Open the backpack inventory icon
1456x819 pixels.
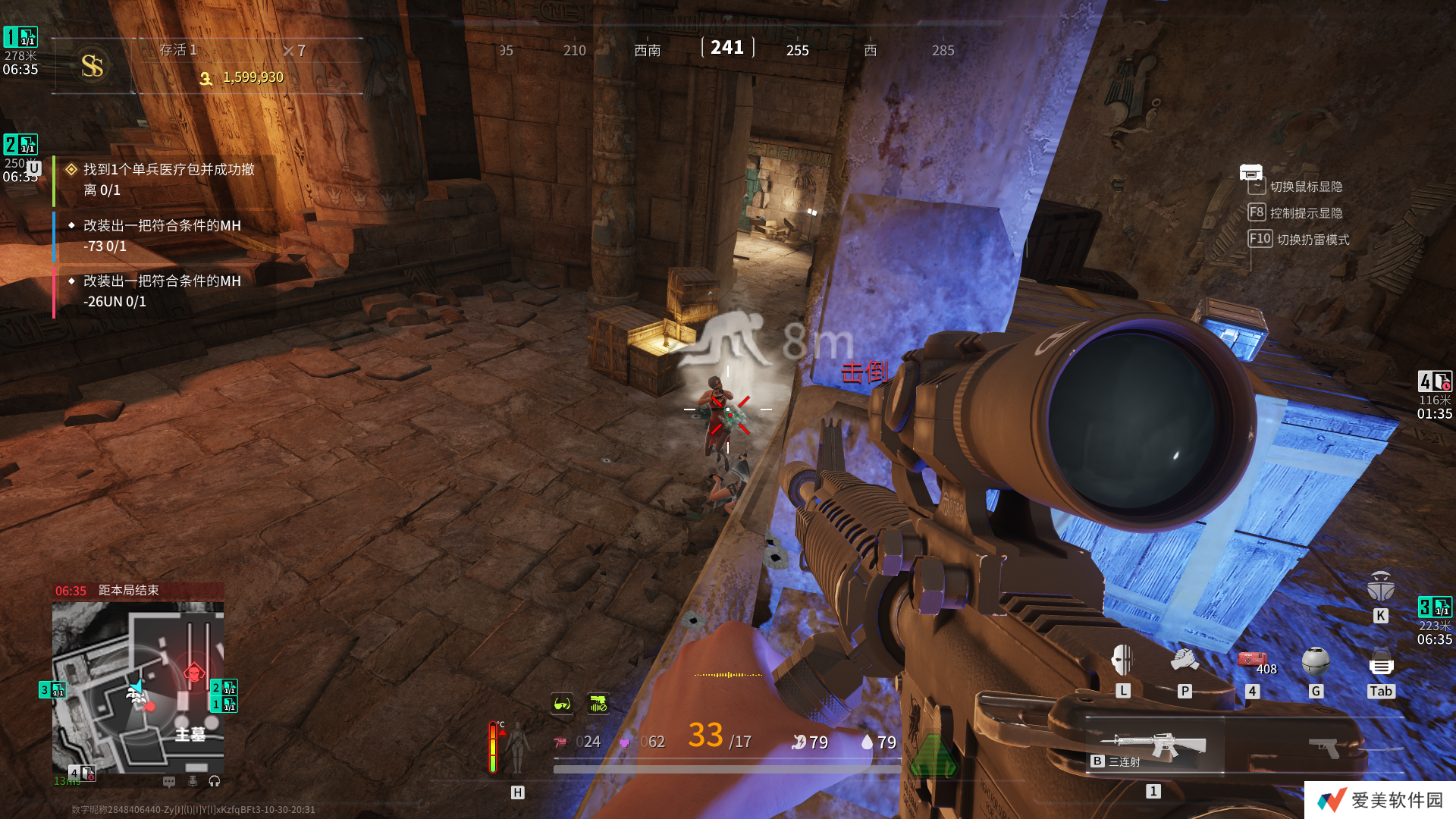click(x=1381, y=662)
